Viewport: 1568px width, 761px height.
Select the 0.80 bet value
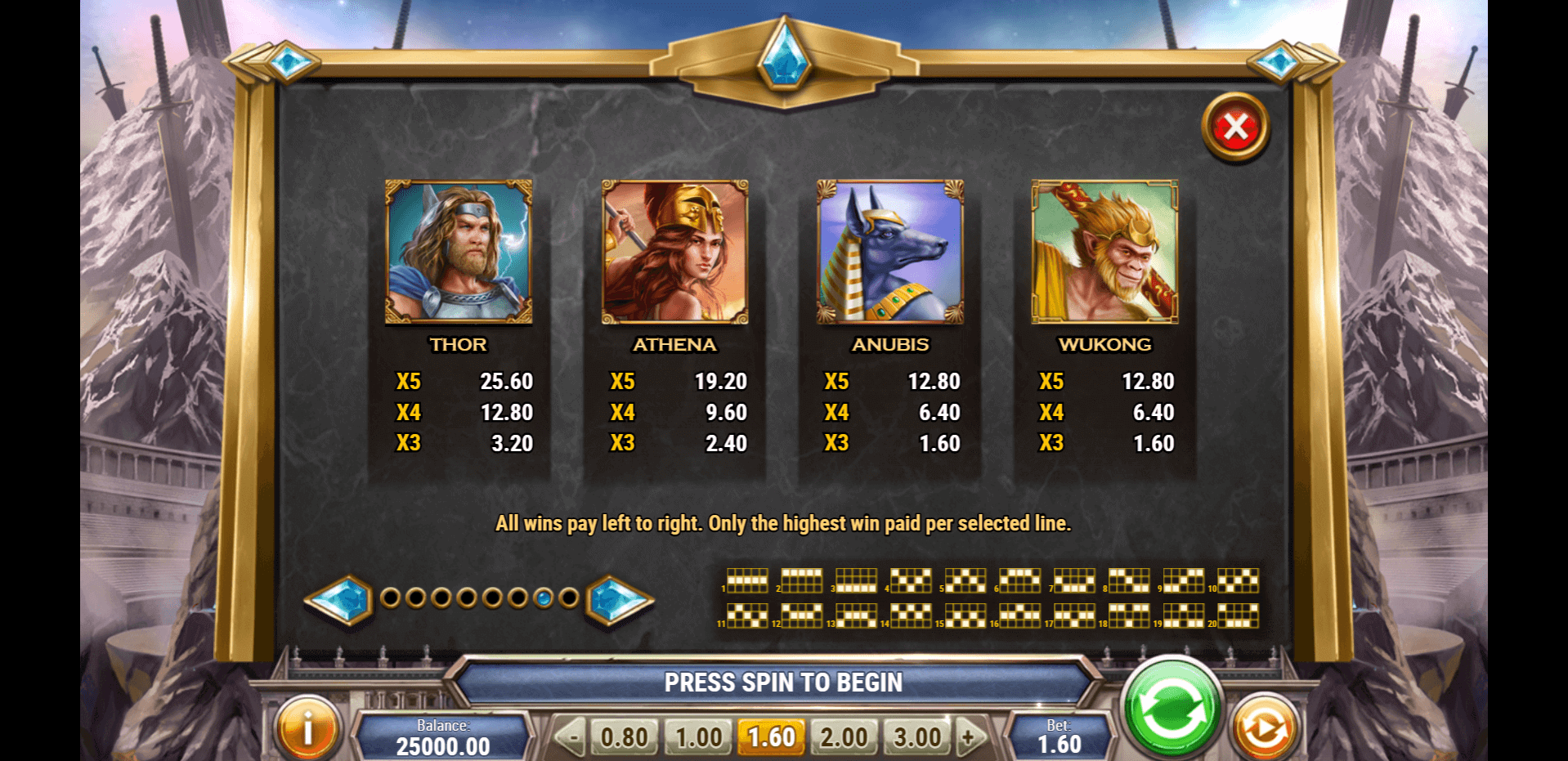[x=624, y=737]
